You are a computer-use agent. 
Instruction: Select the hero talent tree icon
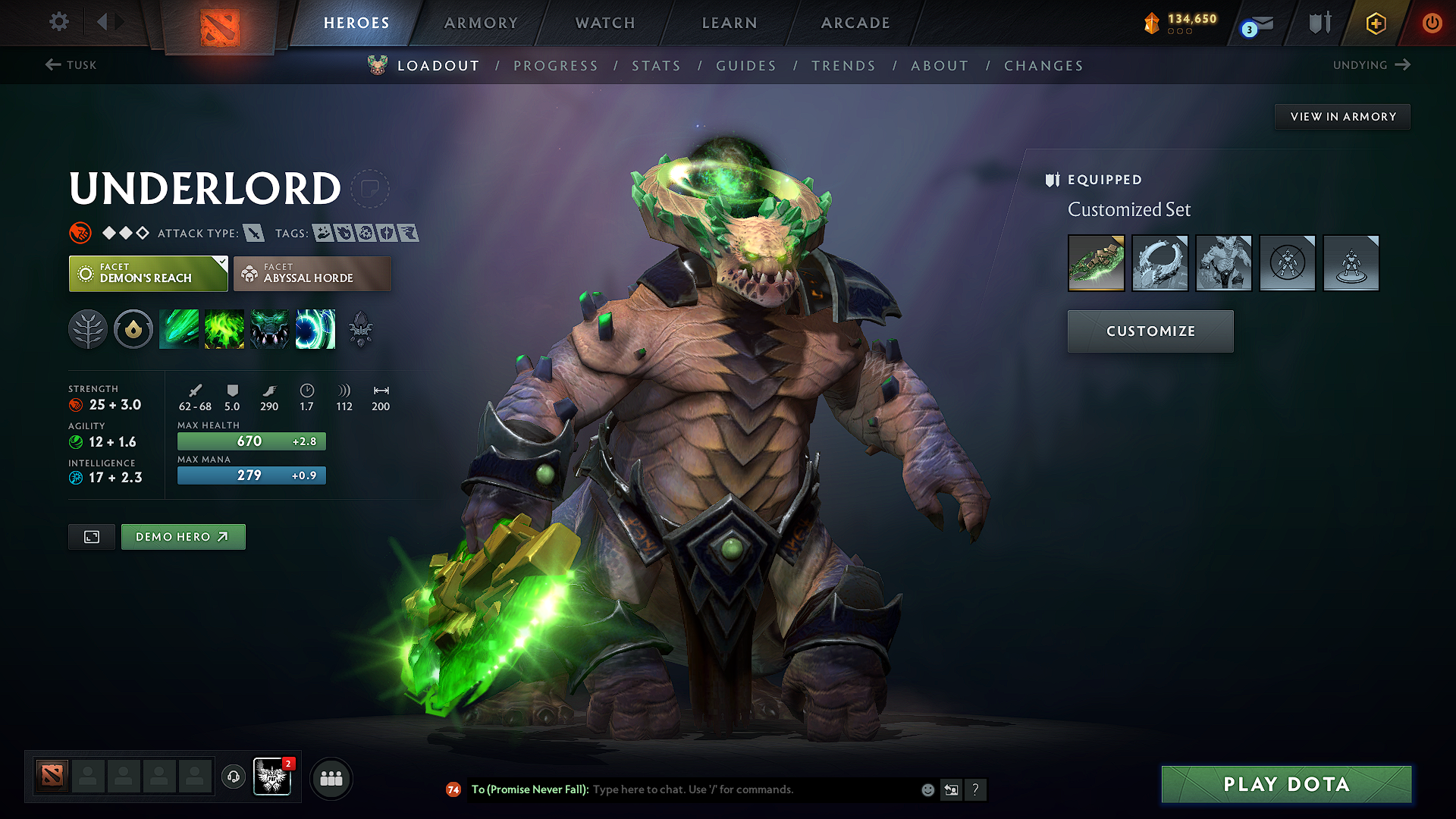tap(87, 329)
